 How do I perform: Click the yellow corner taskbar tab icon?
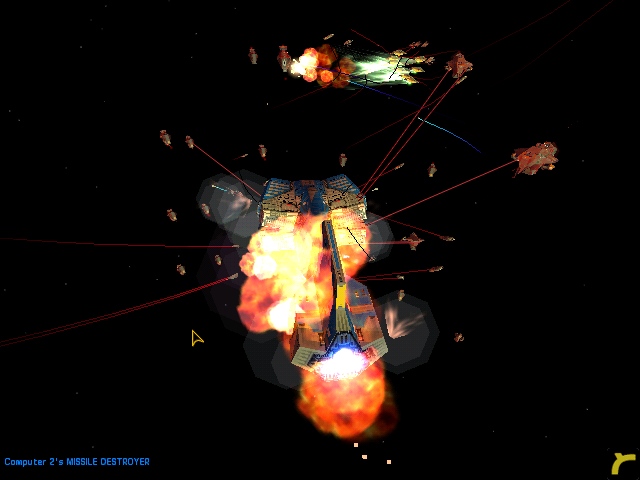[624, 463]
